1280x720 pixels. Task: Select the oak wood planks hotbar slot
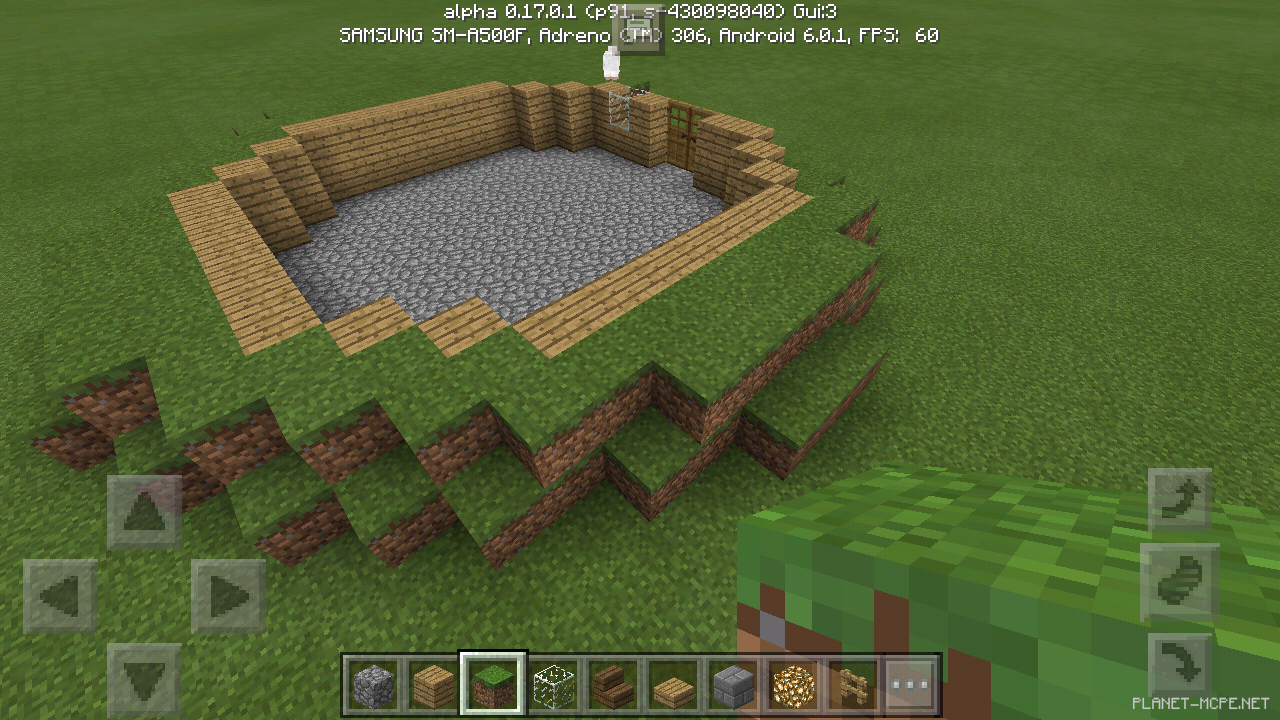[434, 685]
